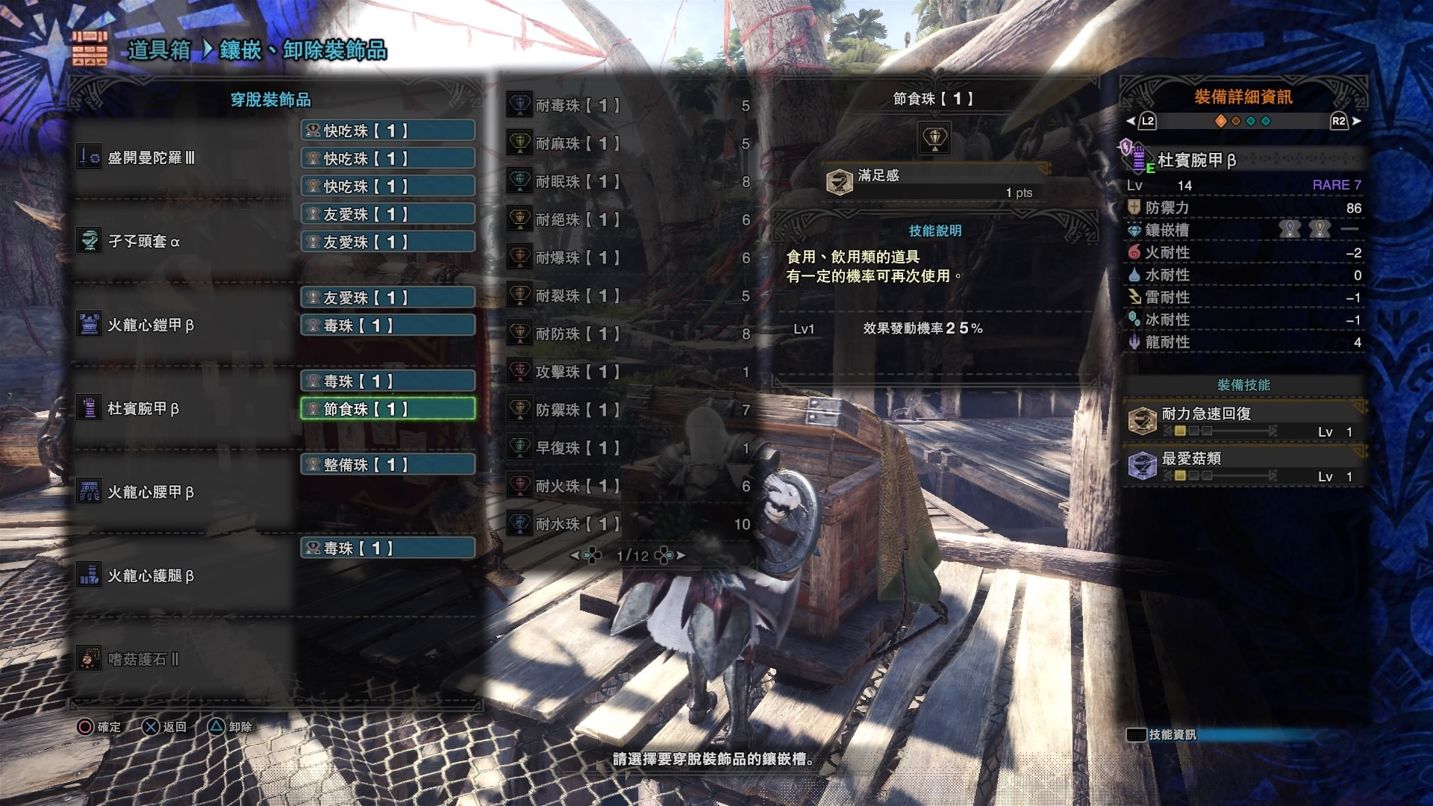
Task: Choose the 整備珠 slot on 火龍心腰甲β
Action: (387, 465)
